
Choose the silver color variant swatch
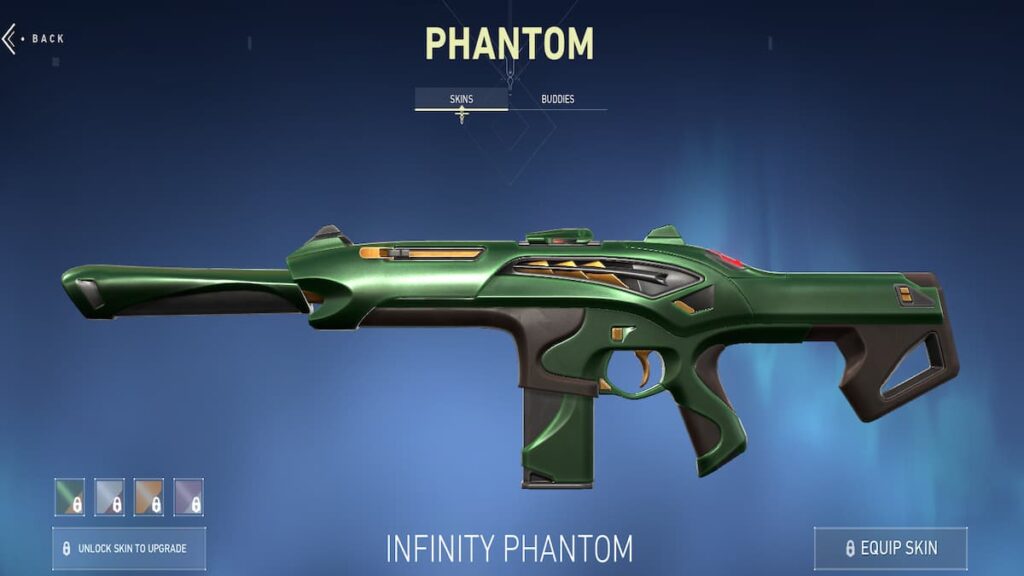109,496
